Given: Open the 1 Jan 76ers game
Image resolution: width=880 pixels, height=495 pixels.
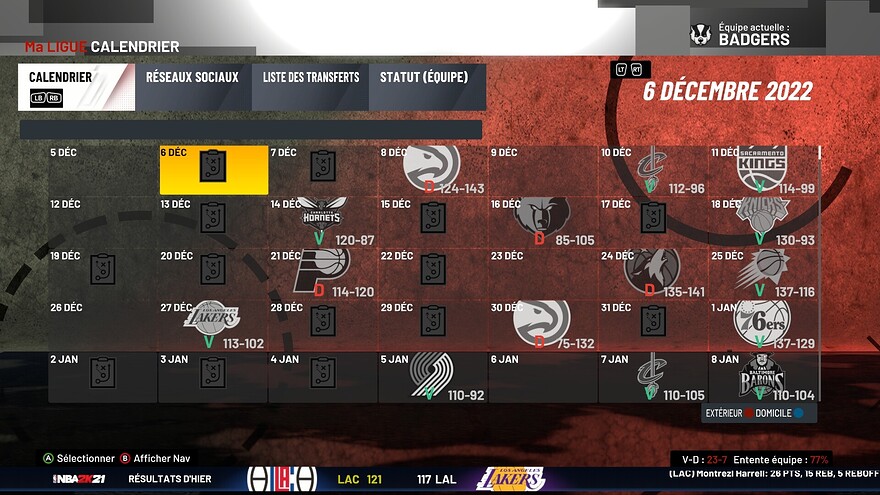Looking at the screenshot, I should point(762,322).
